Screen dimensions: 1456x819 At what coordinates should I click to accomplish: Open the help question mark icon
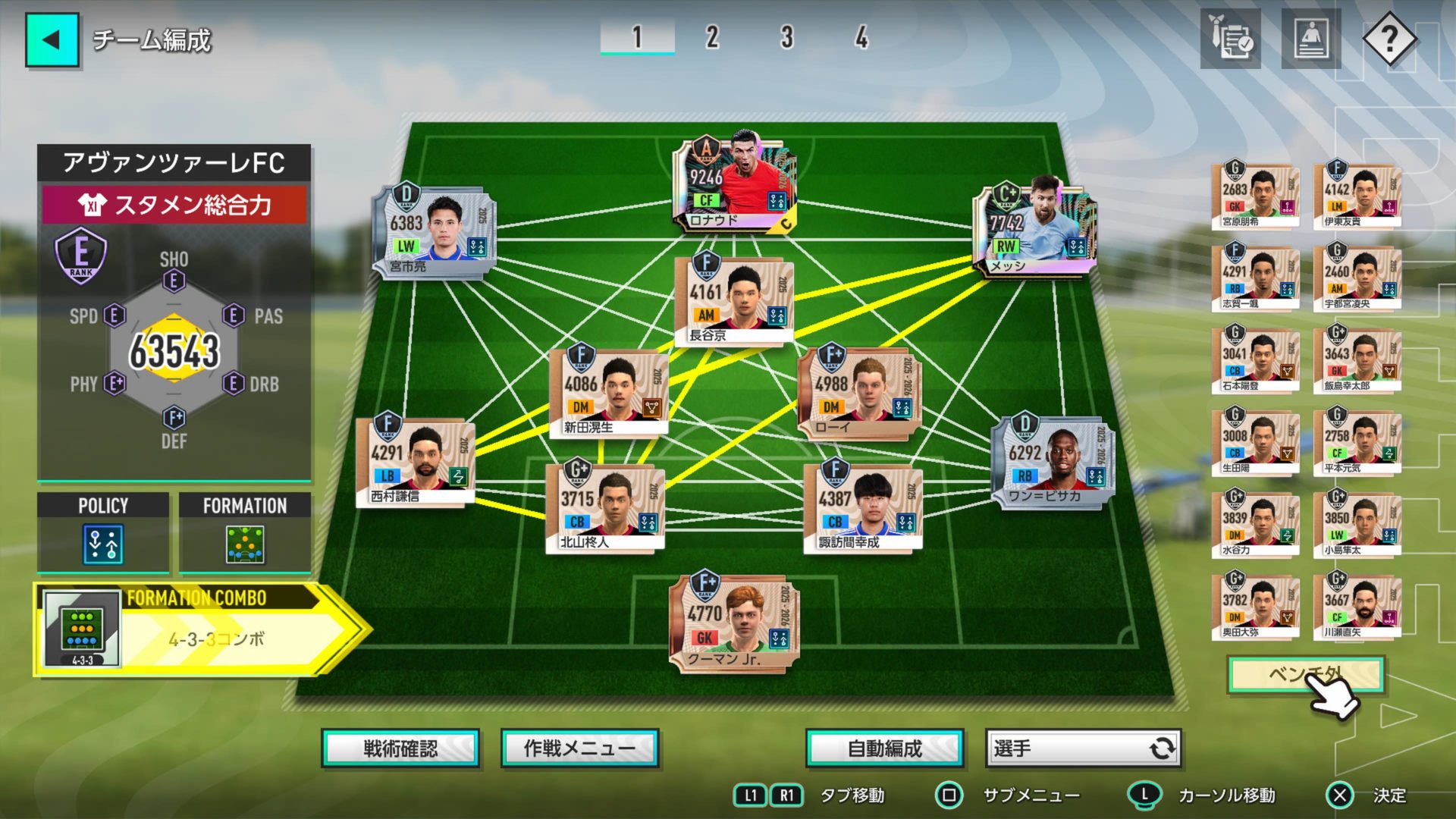click(1389, 39)
